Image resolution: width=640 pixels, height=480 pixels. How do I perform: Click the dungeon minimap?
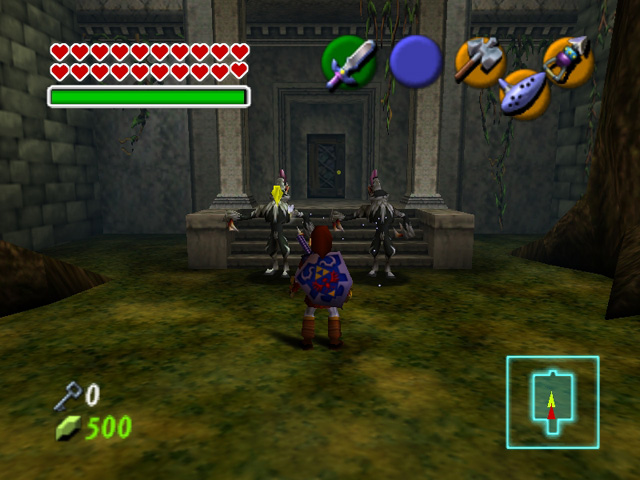tap(552, 402)
